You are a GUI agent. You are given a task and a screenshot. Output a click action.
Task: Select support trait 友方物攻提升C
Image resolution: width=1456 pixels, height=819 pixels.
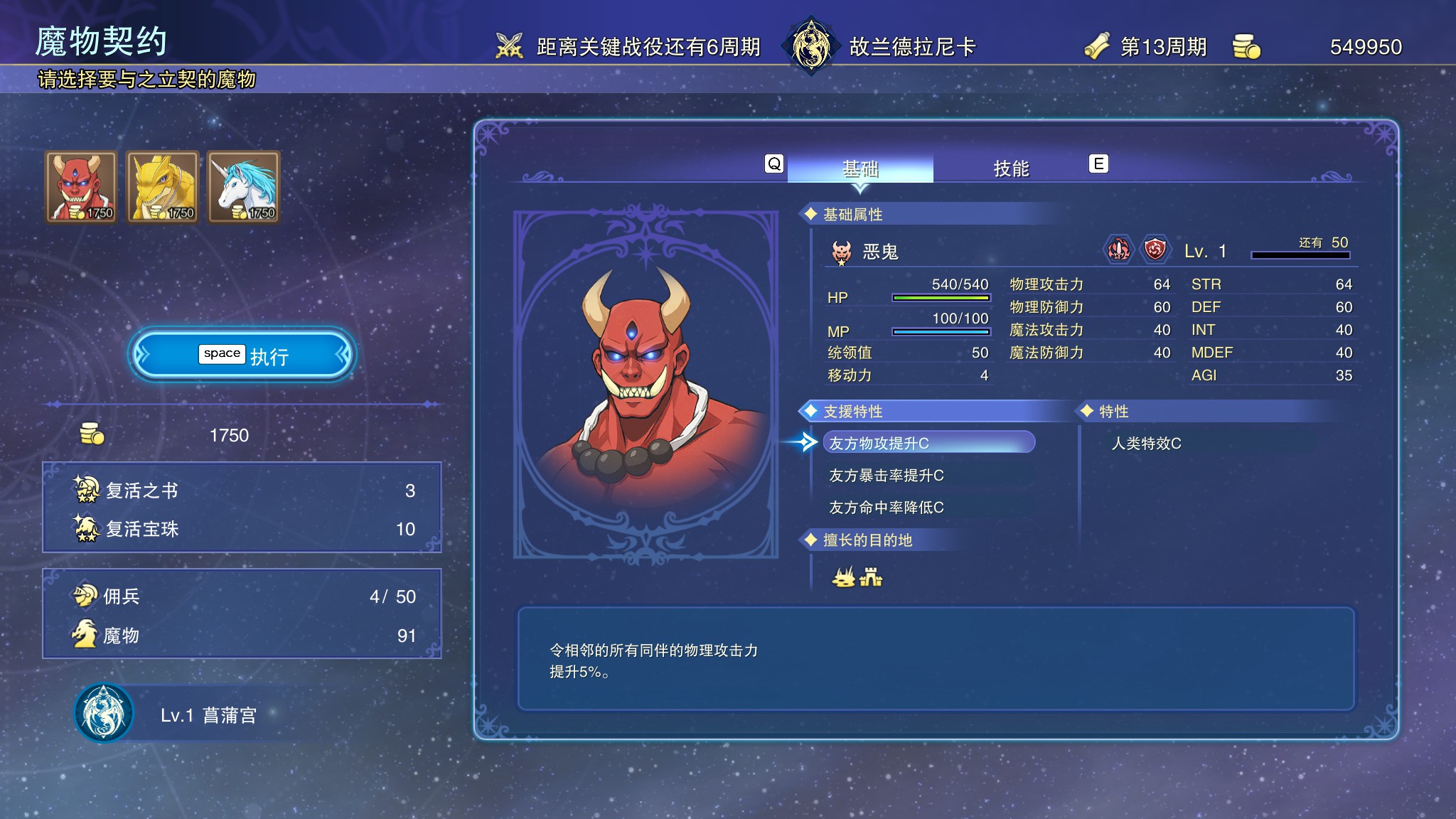928,443
